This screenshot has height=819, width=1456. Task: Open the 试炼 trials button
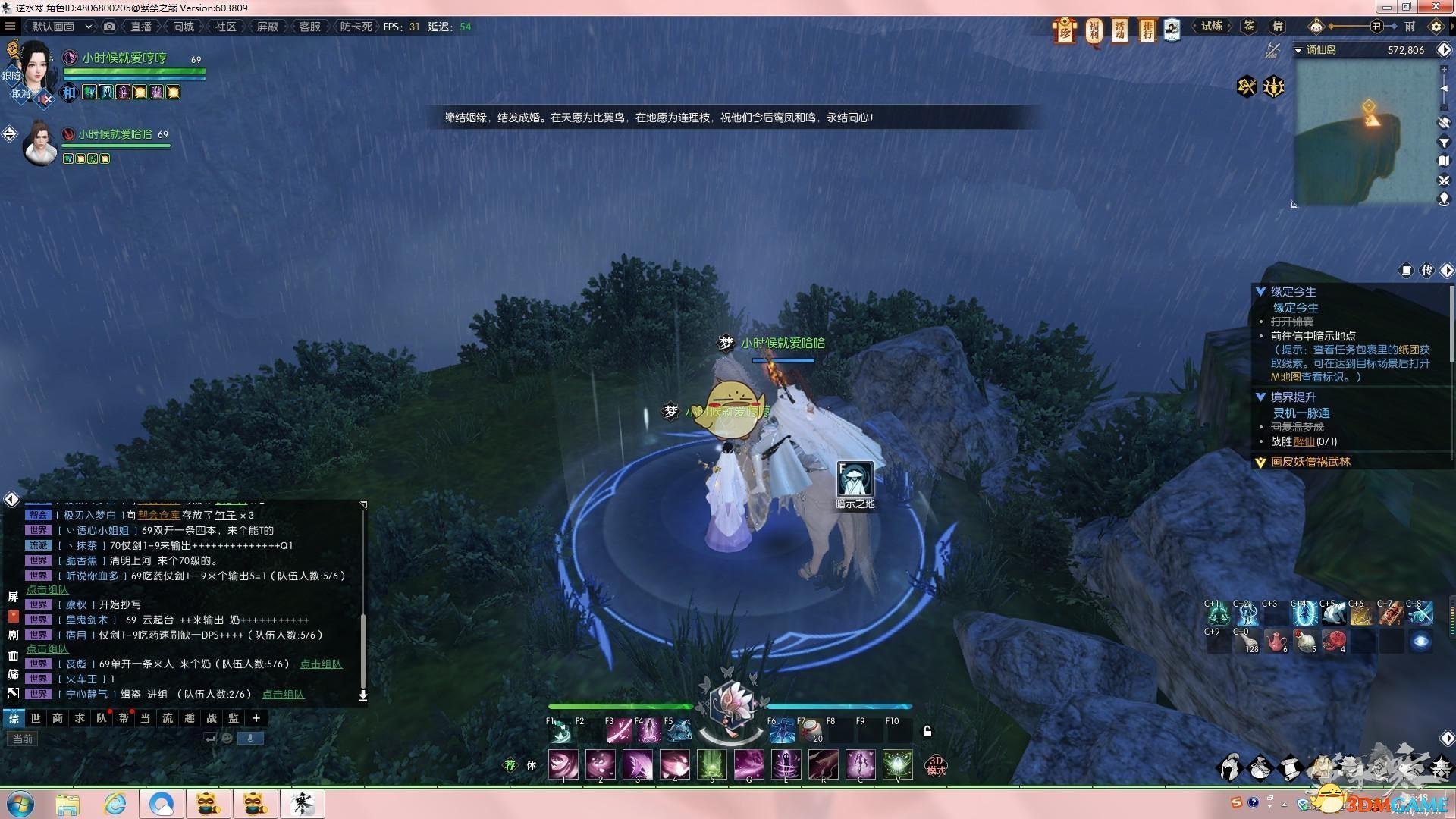(x=1212, y=27)
